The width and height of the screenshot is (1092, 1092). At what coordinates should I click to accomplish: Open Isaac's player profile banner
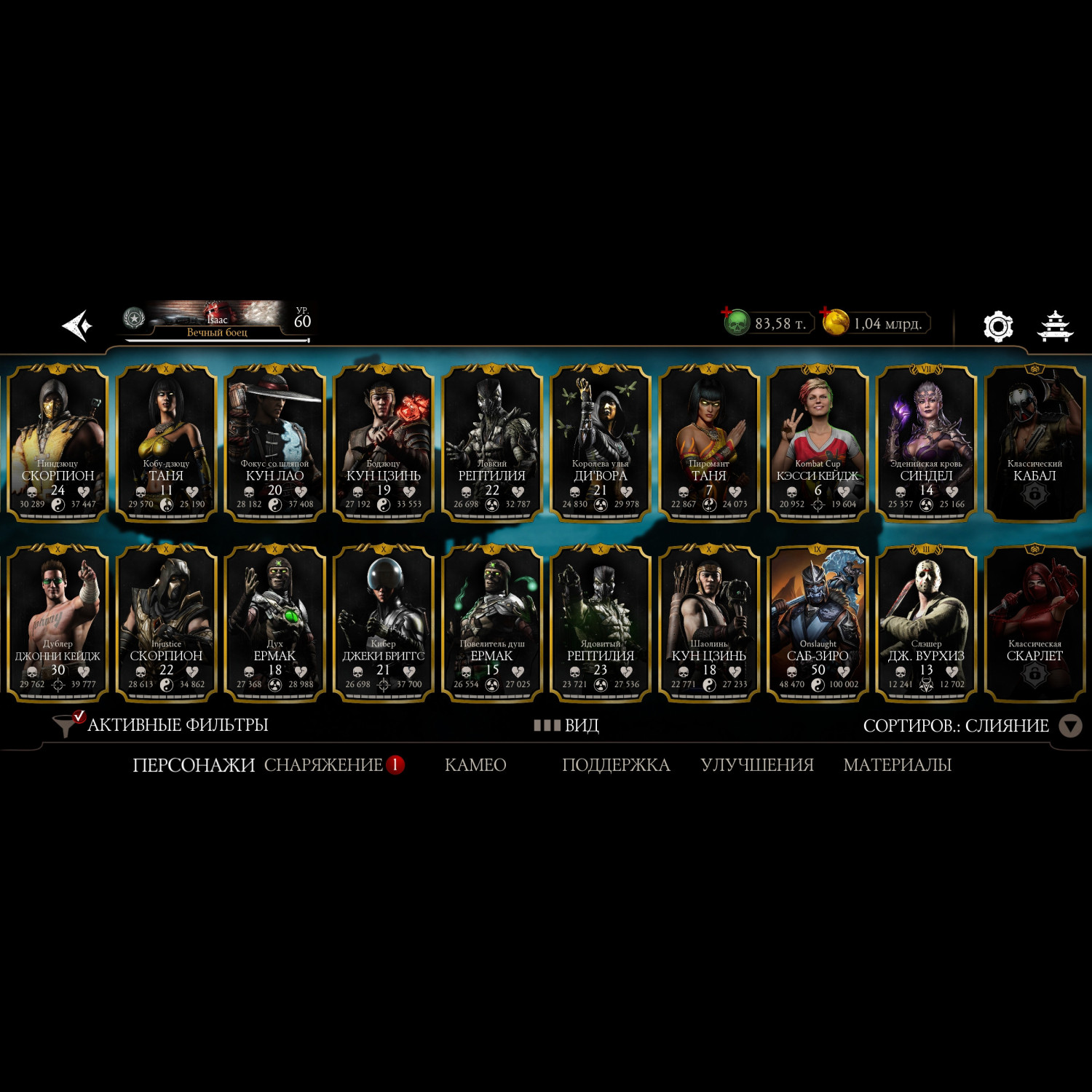tap(217, 322)
